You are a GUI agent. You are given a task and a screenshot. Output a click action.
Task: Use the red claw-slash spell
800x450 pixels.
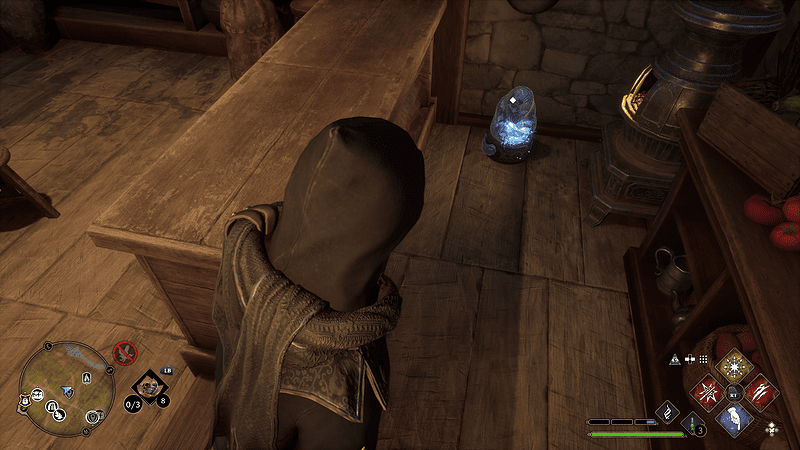761,390
